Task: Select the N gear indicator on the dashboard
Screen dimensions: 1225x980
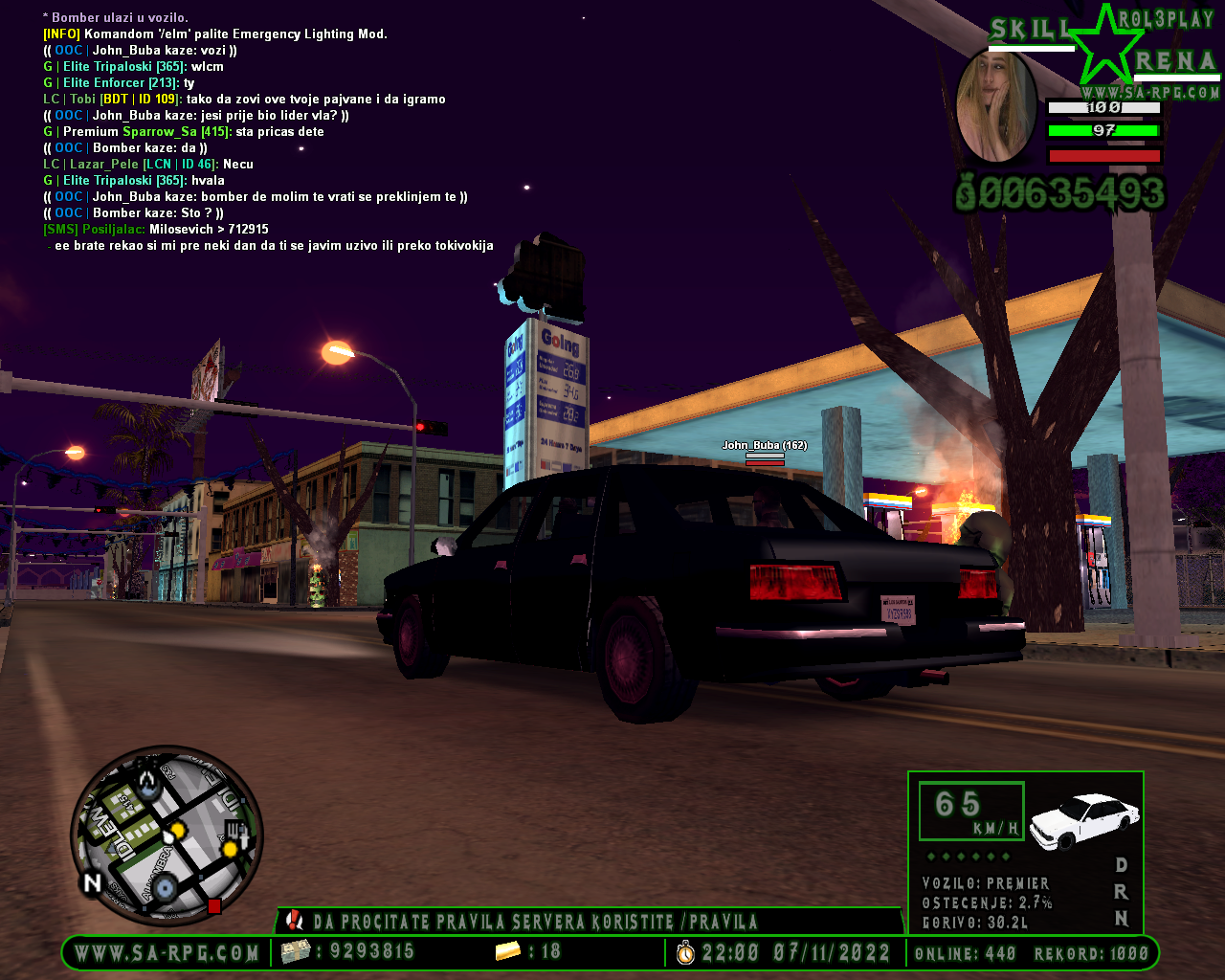Action: pyautogui.click(x=1122, y=916)
